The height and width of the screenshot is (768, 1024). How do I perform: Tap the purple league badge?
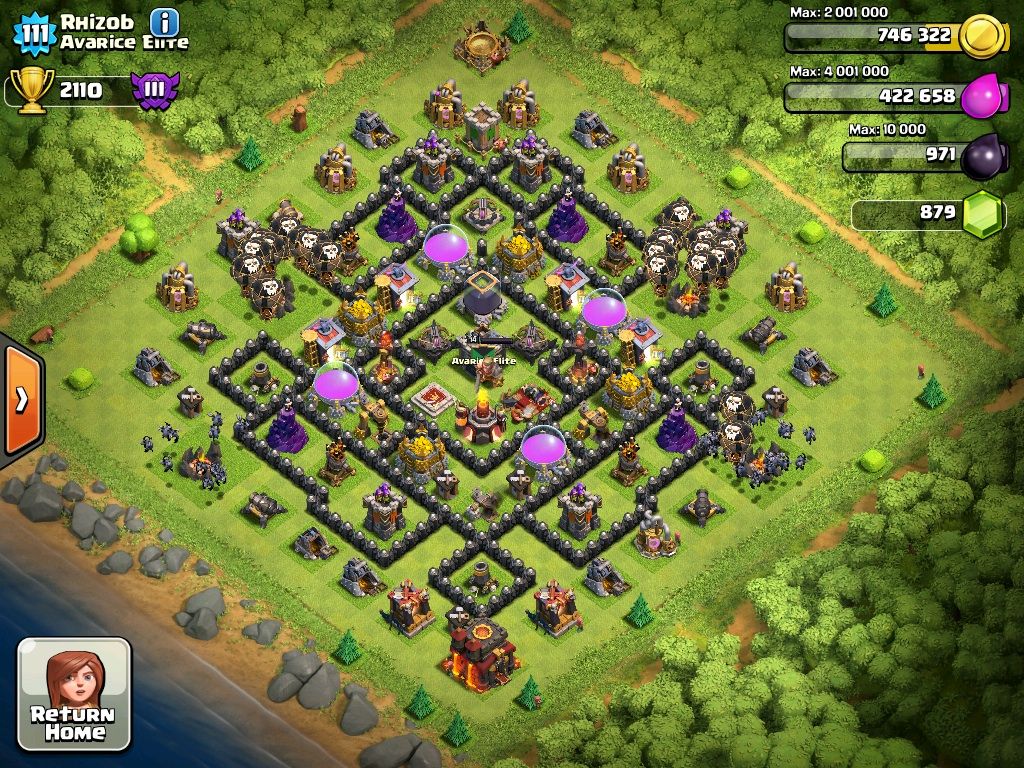154,90
